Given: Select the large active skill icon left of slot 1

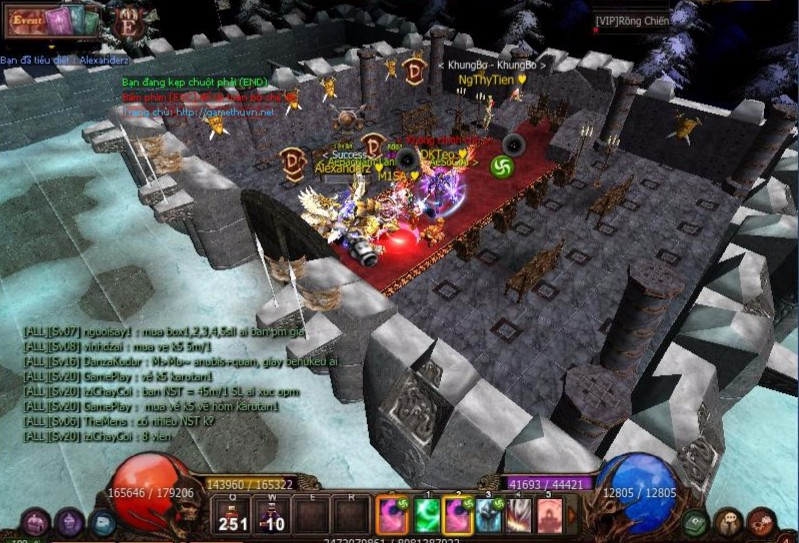Looking at the screenshot, I should 391,515.
